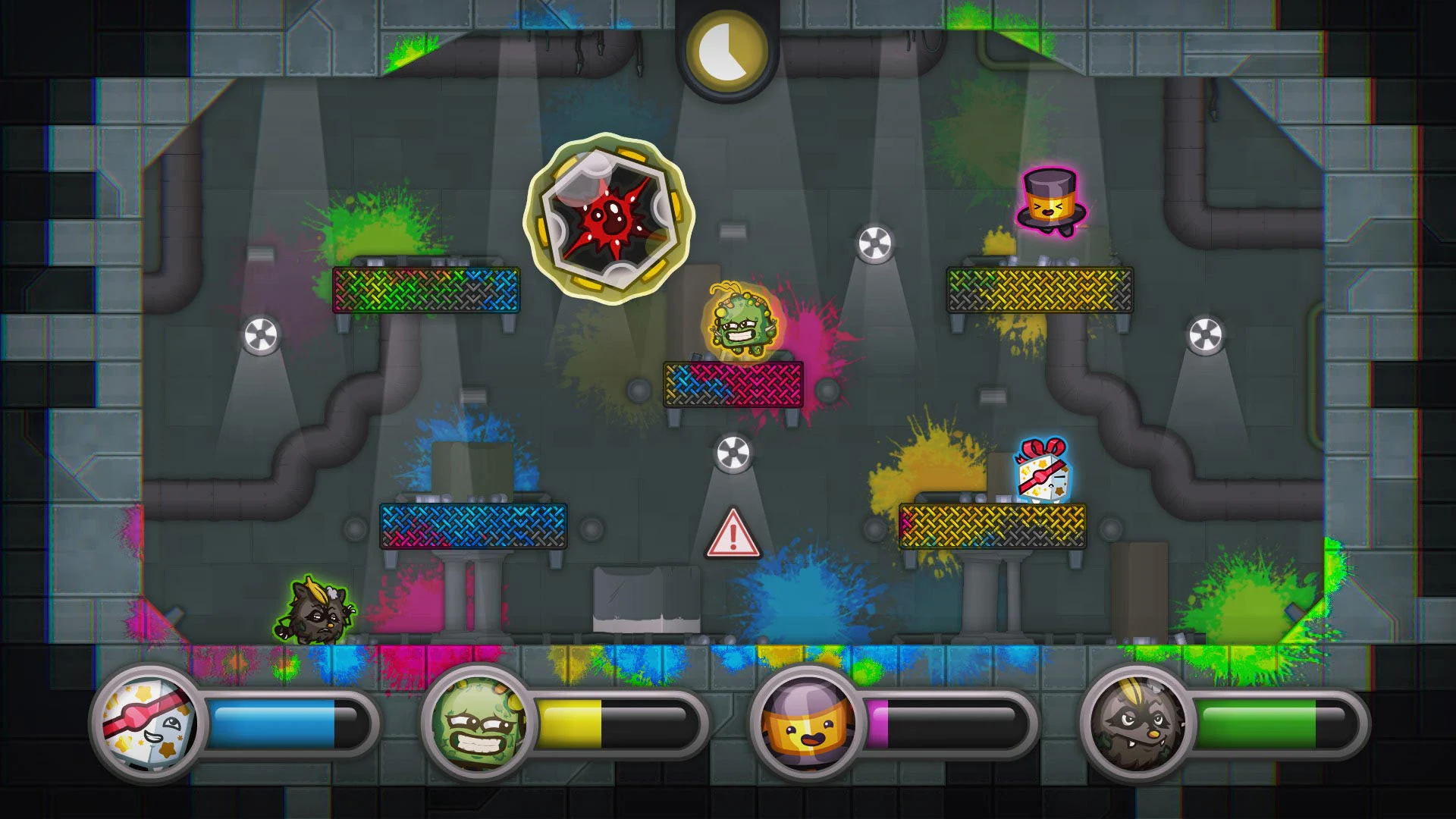This screenshot has height=819, width=1456.
Task: Click the fan vent on the right wall
Action: tap(1204, 334)
